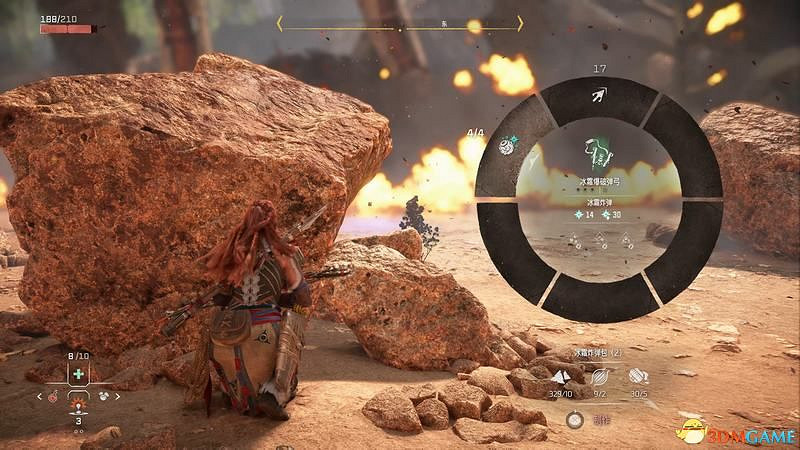
Task: Click the frost bomb ammo stat icon
Action: 579,215
